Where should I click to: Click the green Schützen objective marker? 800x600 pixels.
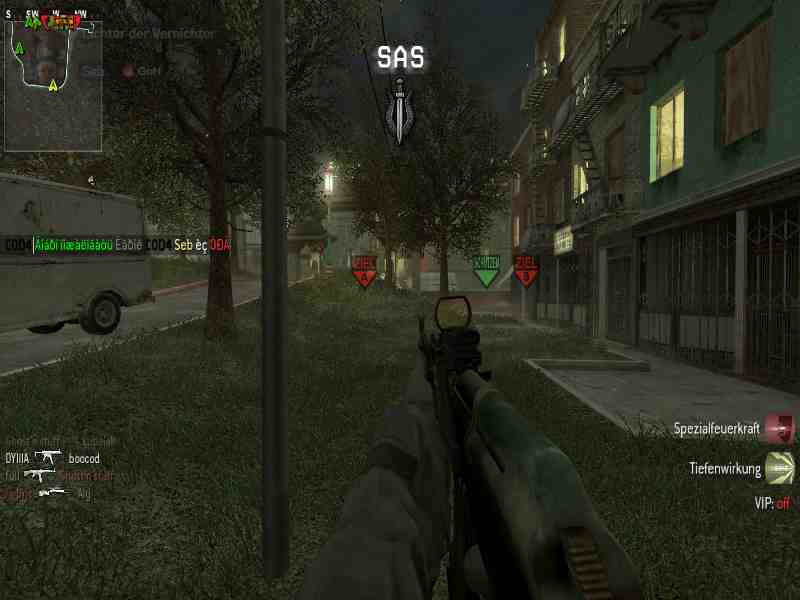point(485,270)
